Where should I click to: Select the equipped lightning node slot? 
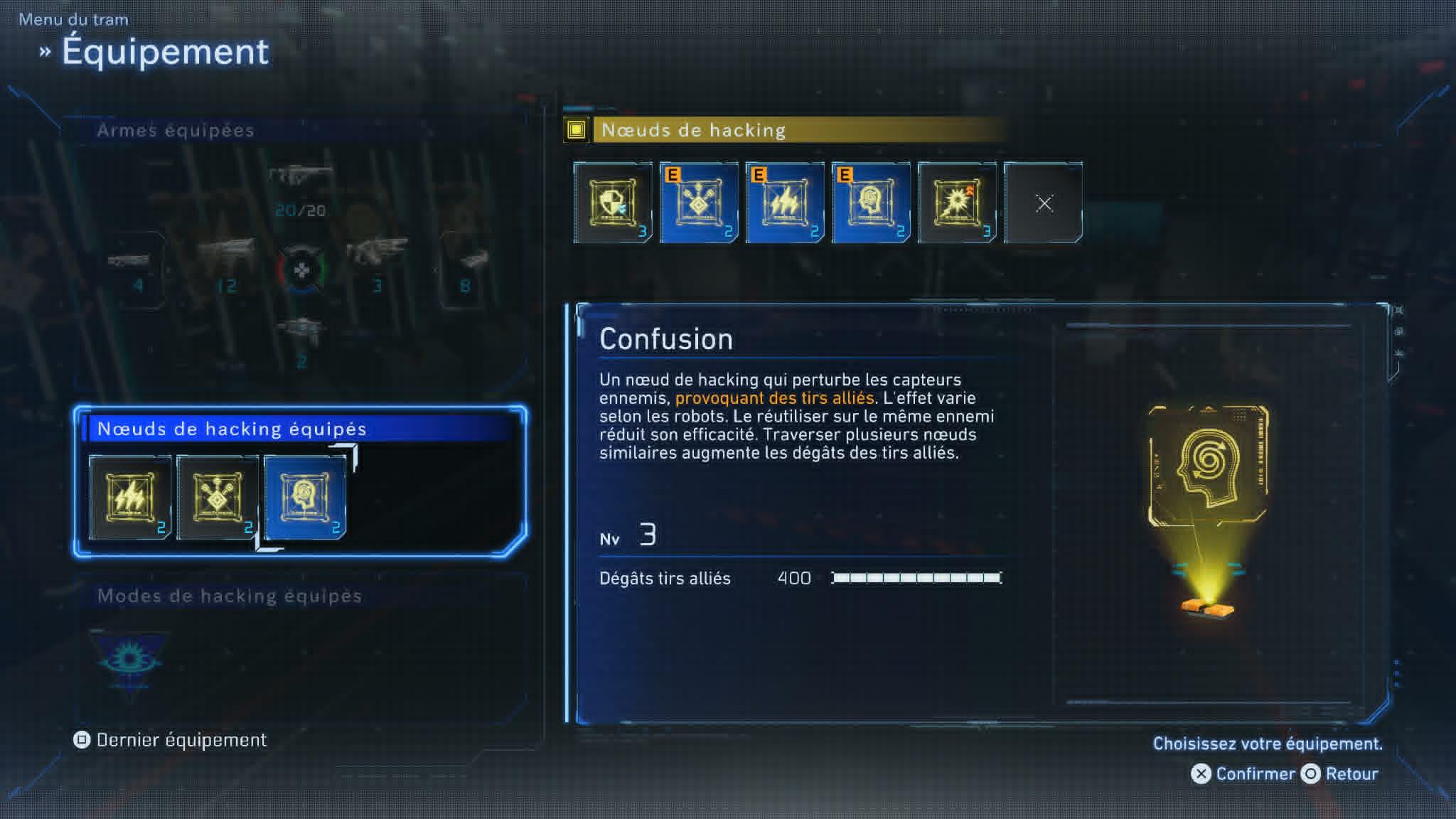pos(130,497)
